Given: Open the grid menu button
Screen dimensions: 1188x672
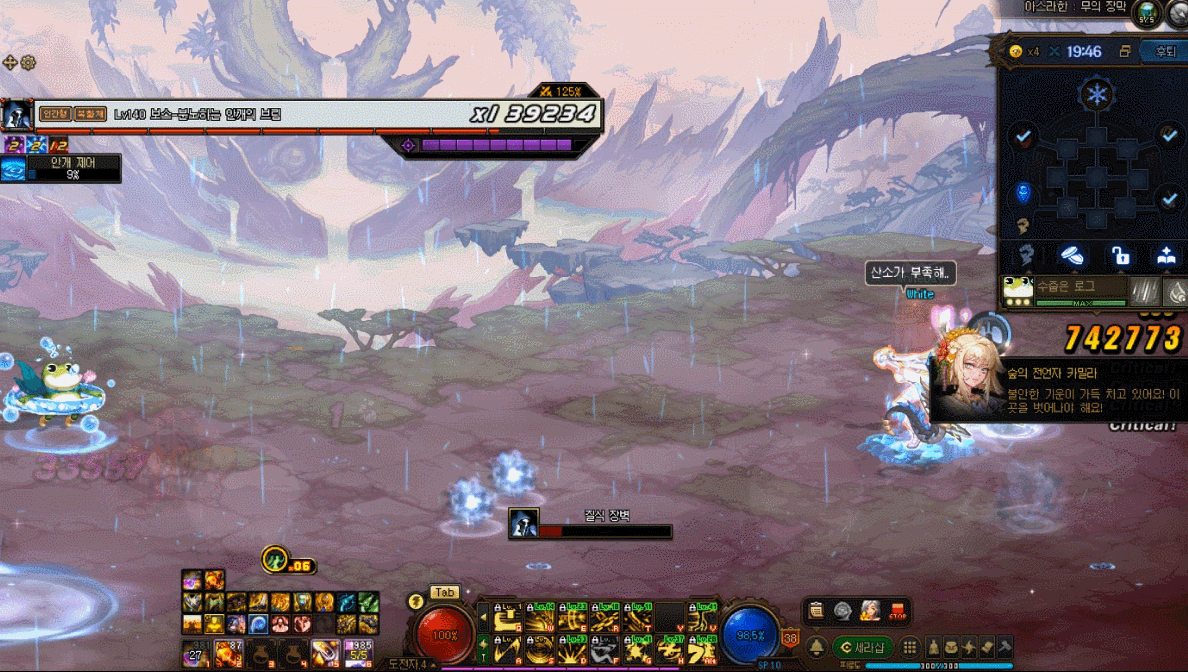Looking at the screenshot, I should coord(910,647).
